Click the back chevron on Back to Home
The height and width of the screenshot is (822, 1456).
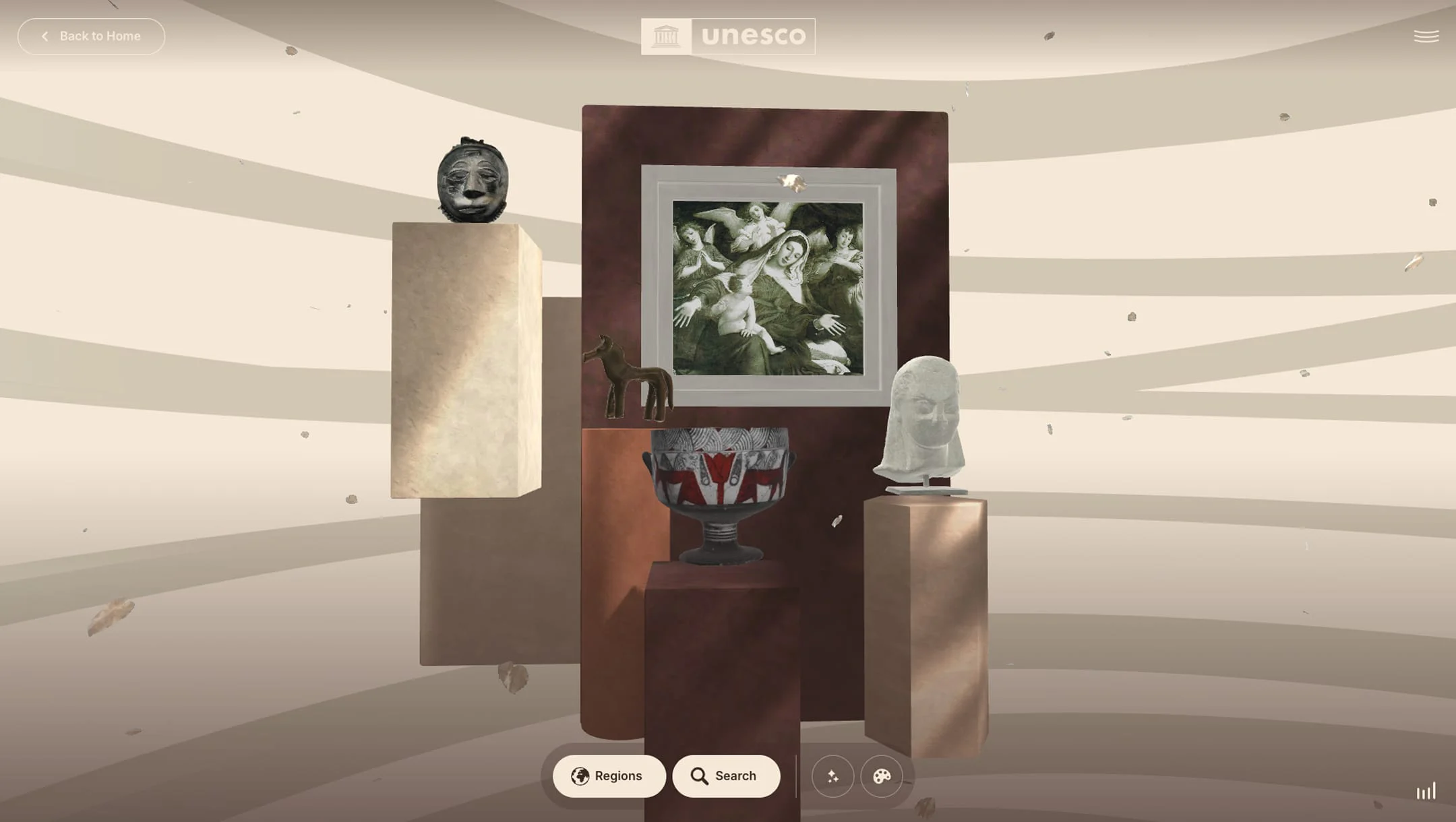pyautogui.click(x=44, y=36)
